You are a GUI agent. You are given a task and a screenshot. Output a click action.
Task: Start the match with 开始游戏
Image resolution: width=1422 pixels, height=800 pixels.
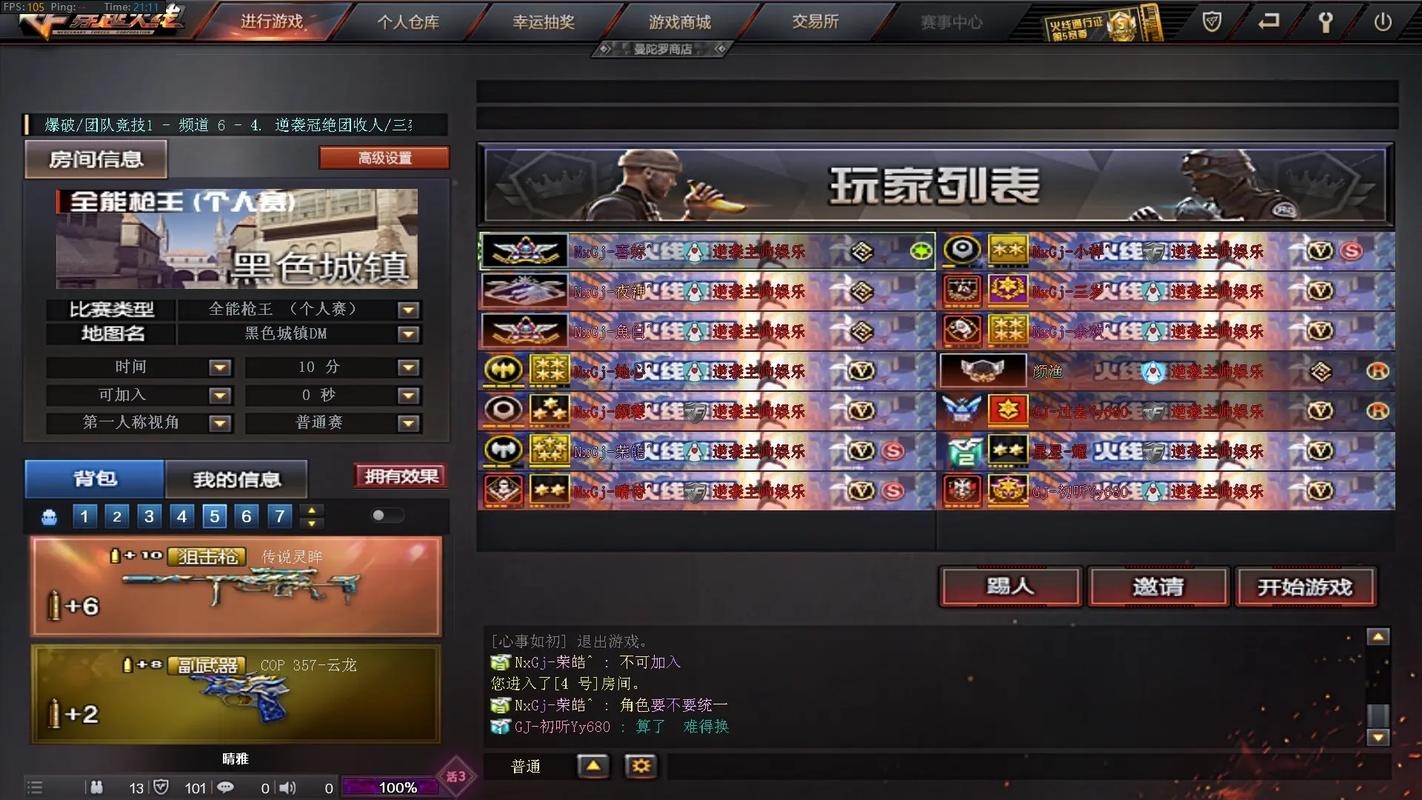click(x=1304, y=587)
